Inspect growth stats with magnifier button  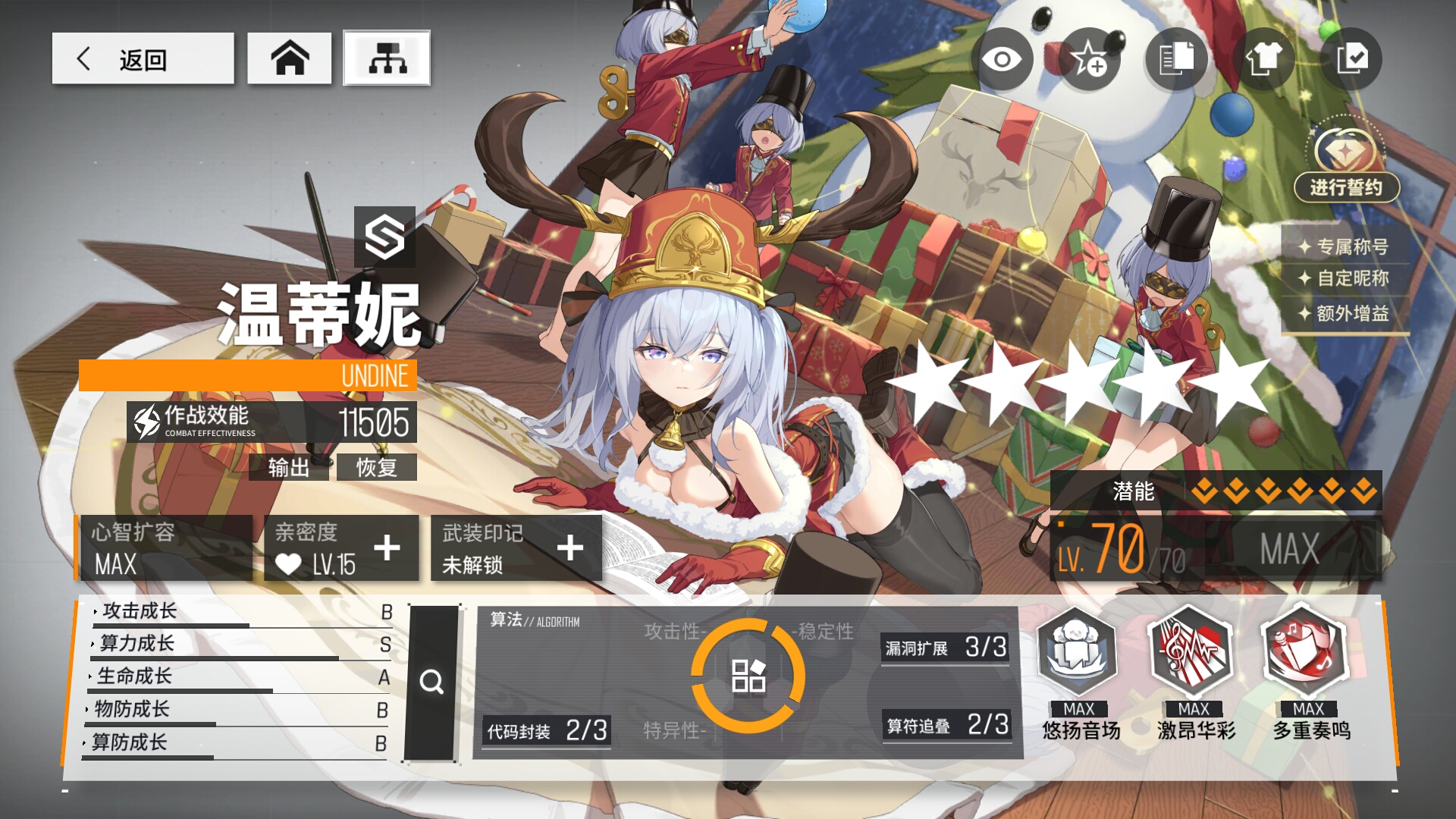coord(432,682)
